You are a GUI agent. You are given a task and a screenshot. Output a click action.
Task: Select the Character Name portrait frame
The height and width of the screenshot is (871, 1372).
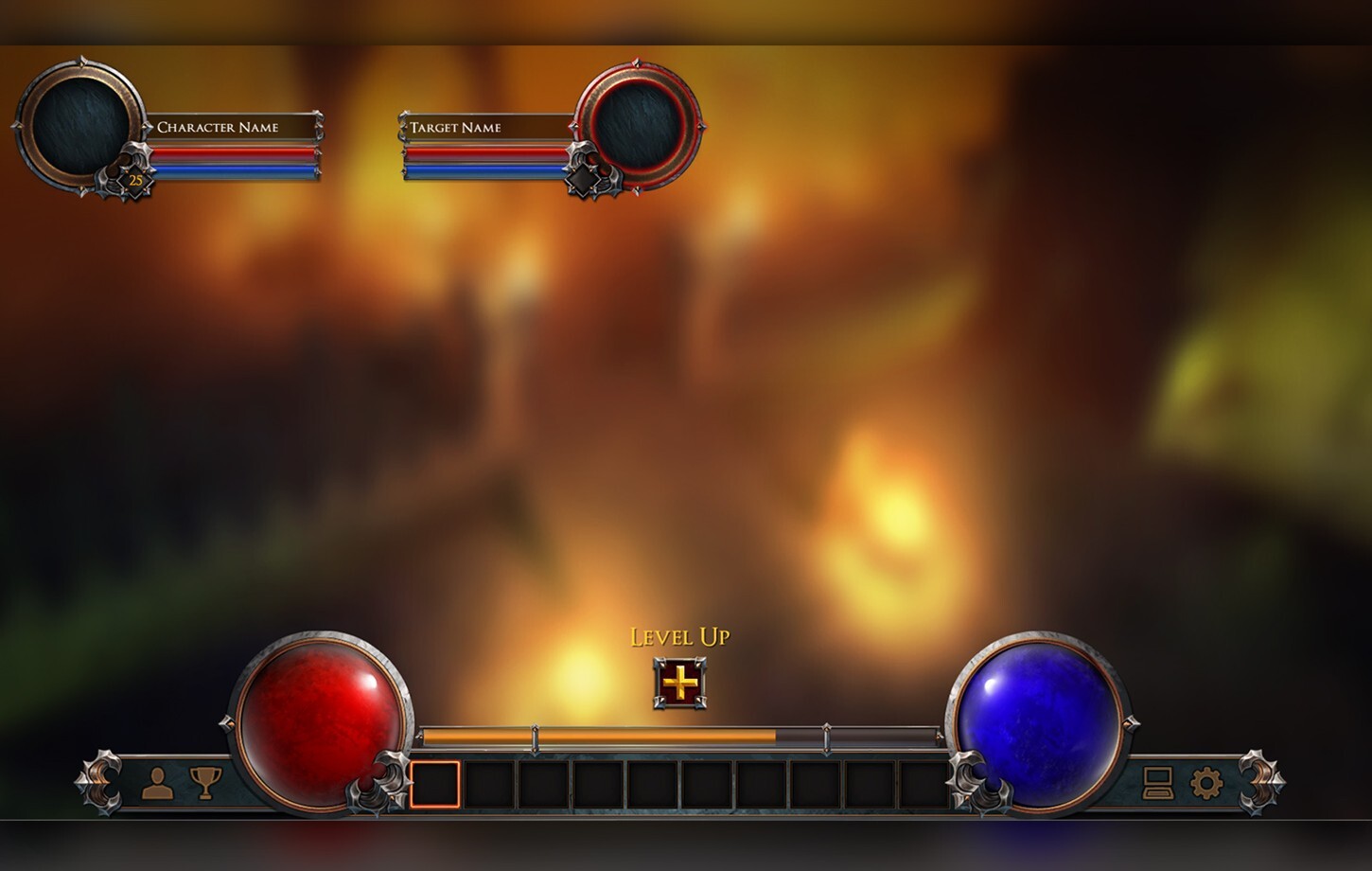(x=80, y=123)
